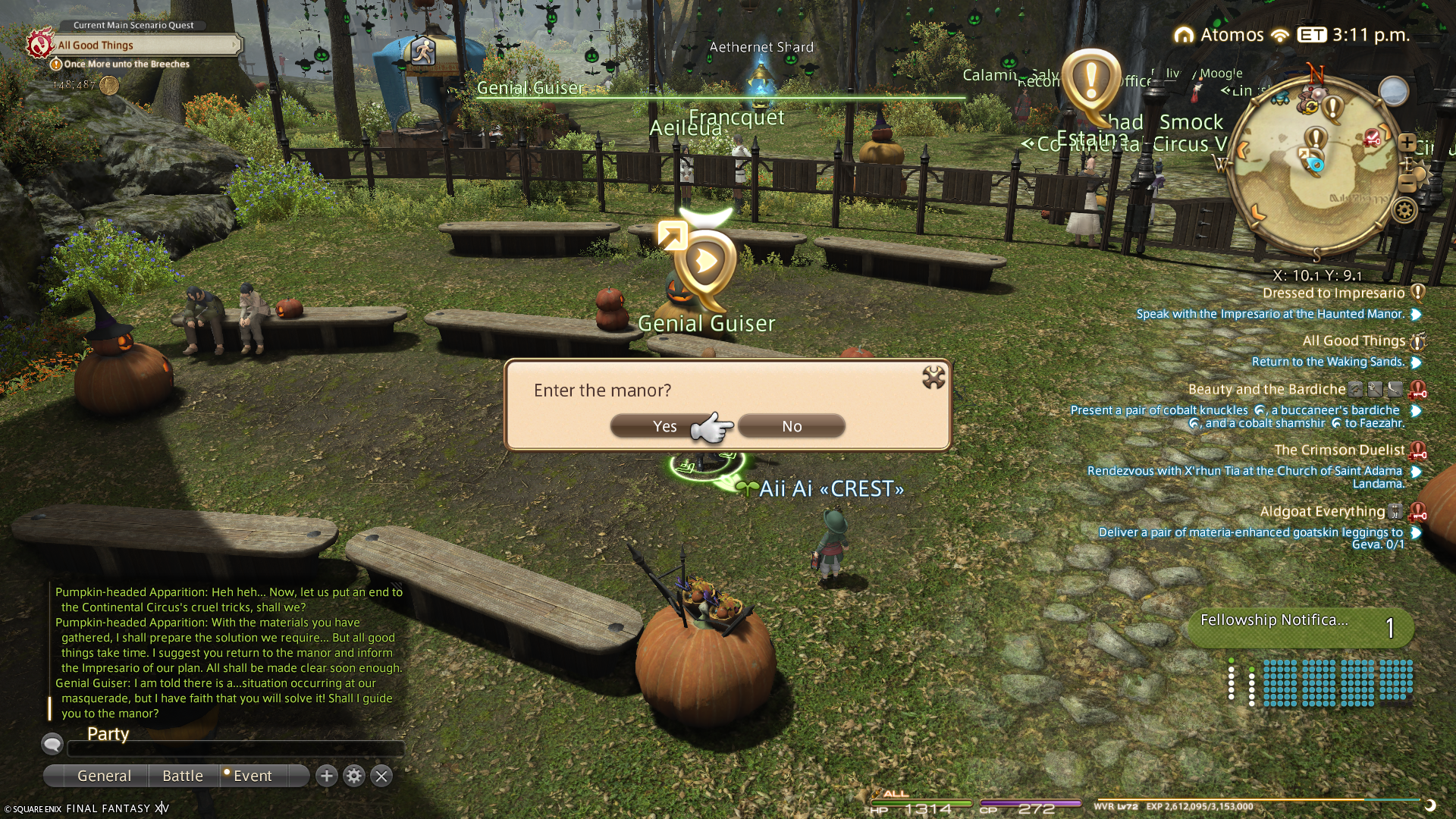Viewport: 1456px width, 819px height.
Task: Open chat log settings gear
Action: (354, 776)
